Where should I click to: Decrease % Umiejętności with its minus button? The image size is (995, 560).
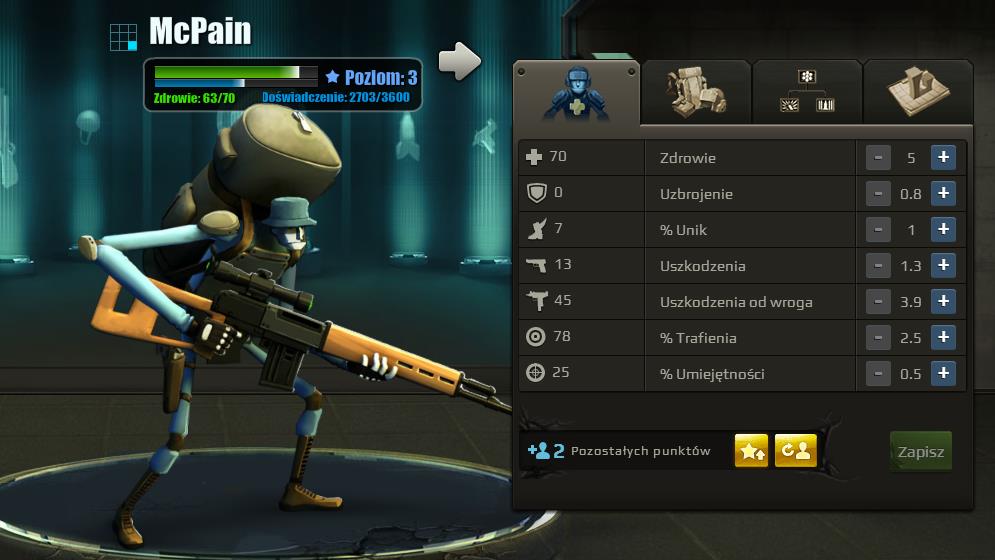click(877, 374)
